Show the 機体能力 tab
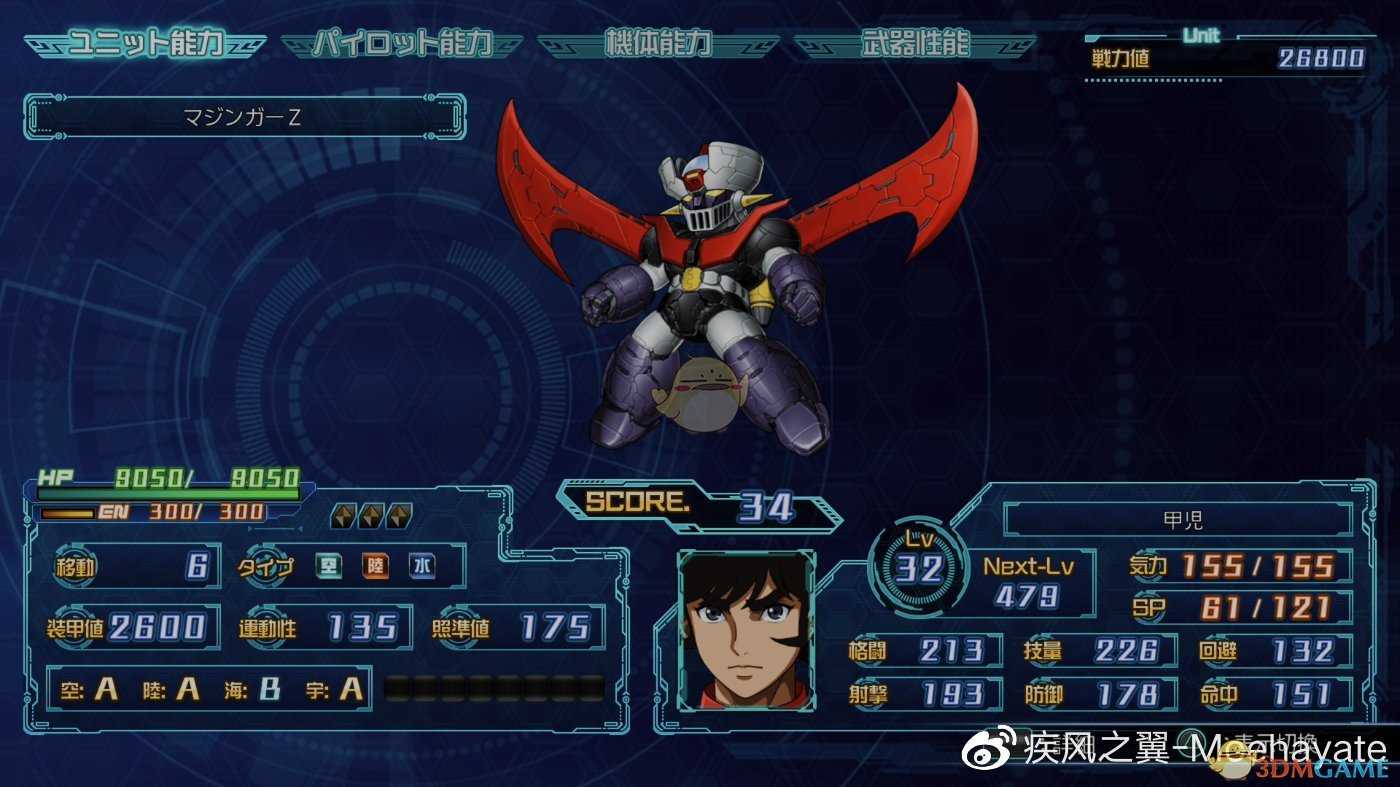Viewport: 1400px width, 787px height. point(658,45)
